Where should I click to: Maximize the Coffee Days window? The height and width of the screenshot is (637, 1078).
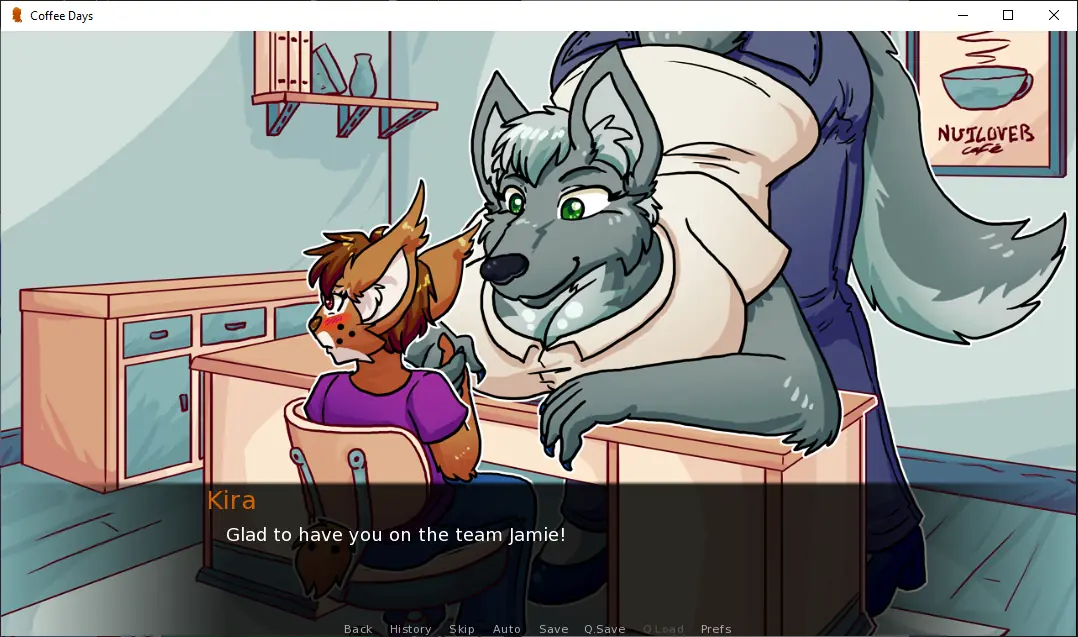(1008, 15)
